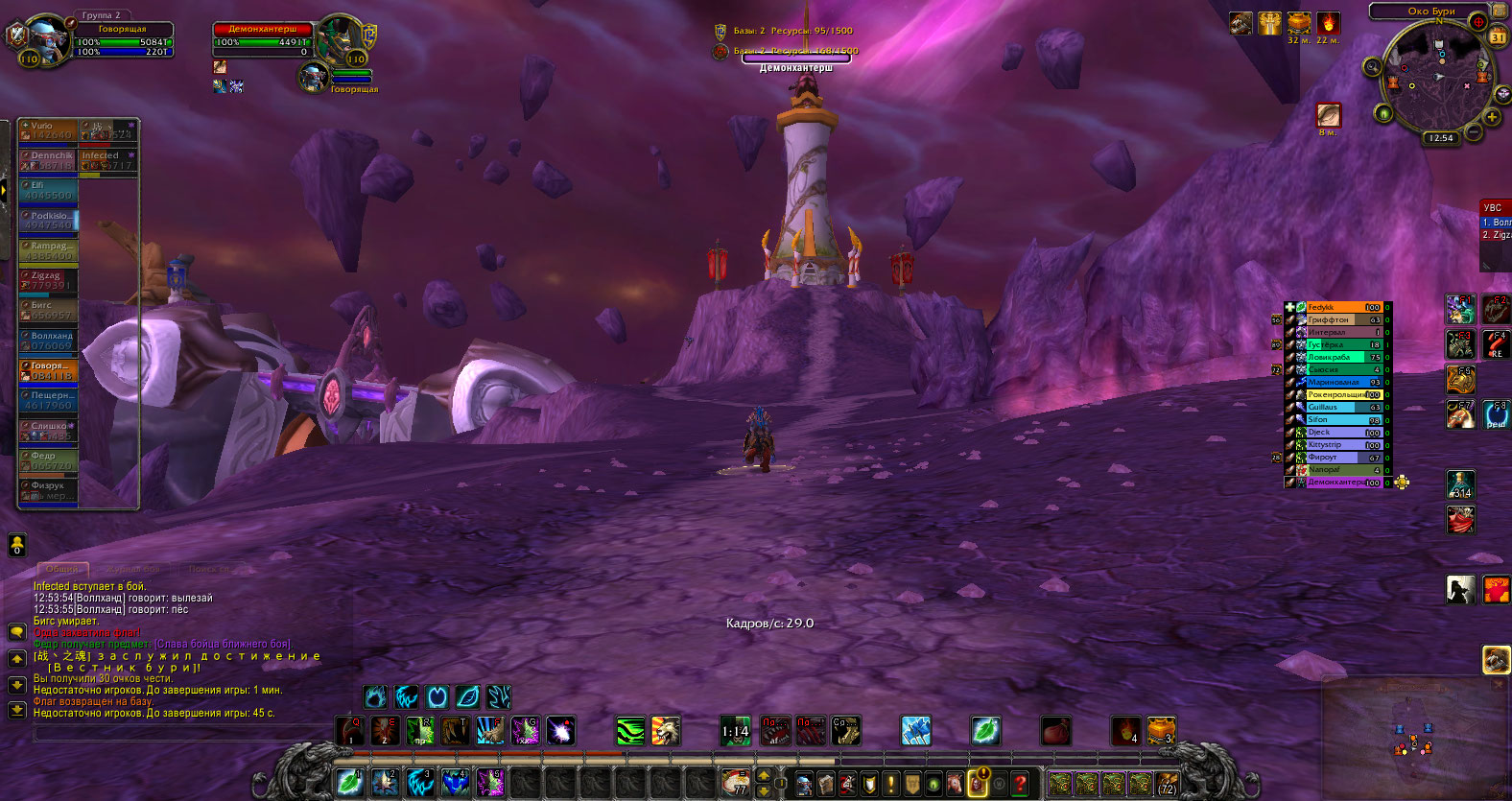Screen dimensions: 1512x801
Task: Use the roaring lion head ability
Action: (x=665, y=731)
